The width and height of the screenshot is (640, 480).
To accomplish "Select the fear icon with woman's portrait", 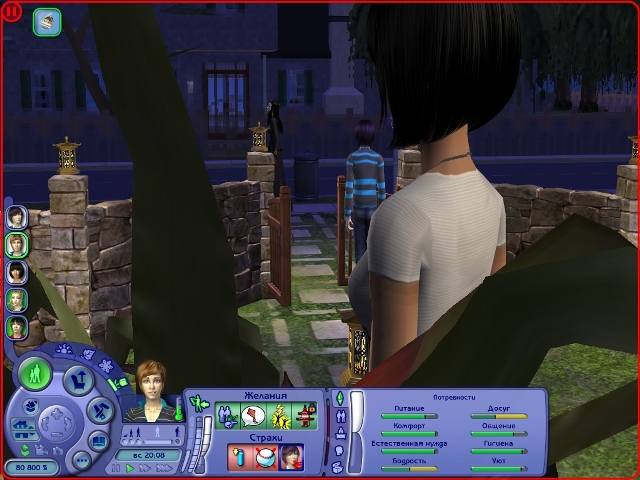I will 291,457.
